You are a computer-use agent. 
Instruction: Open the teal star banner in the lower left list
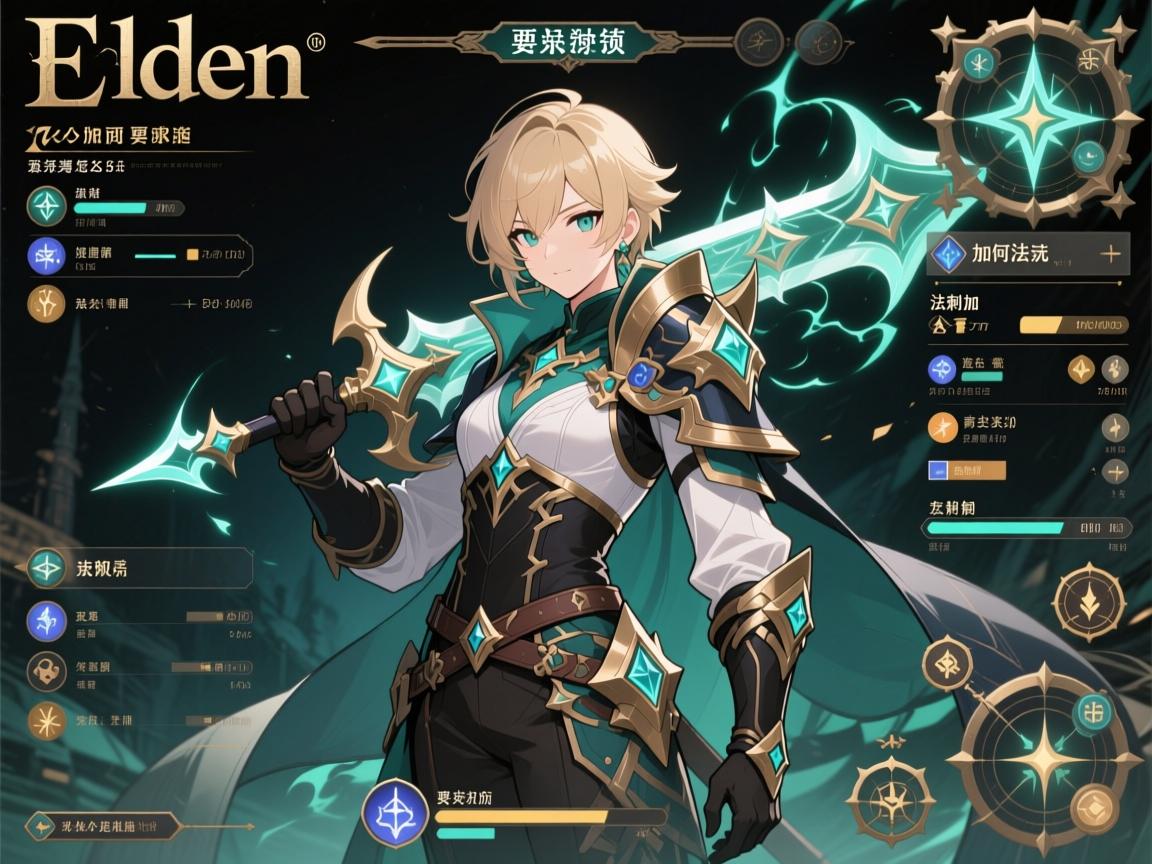[x=135, y=568]
